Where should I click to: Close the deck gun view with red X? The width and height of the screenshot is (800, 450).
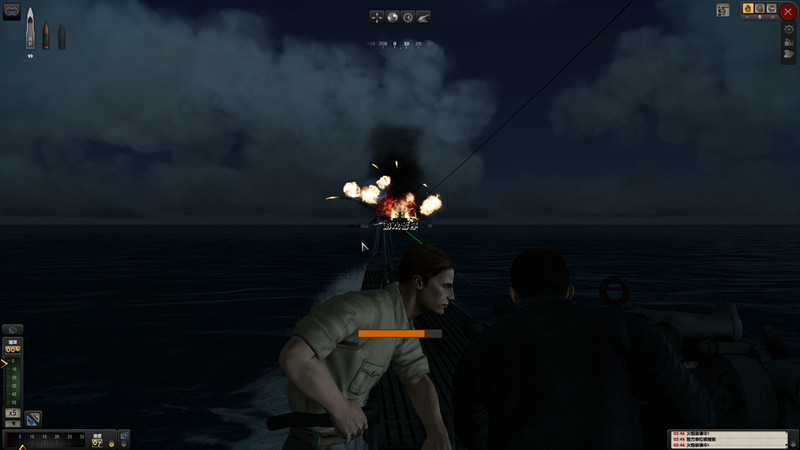[788, 12]
